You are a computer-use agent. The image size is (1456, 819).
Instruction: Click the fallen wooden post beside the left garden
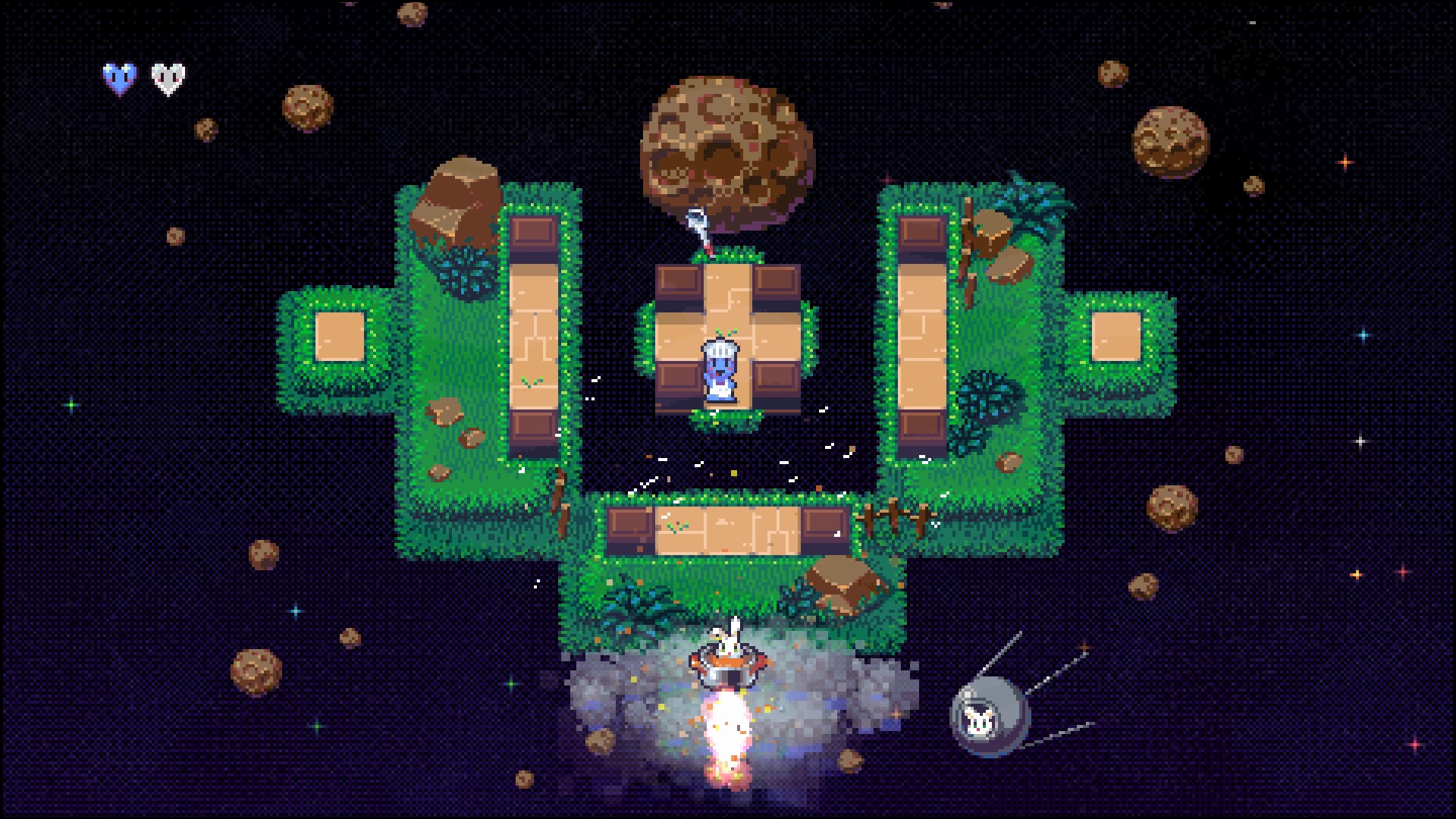pyautogui.click(x=561, y=500)
